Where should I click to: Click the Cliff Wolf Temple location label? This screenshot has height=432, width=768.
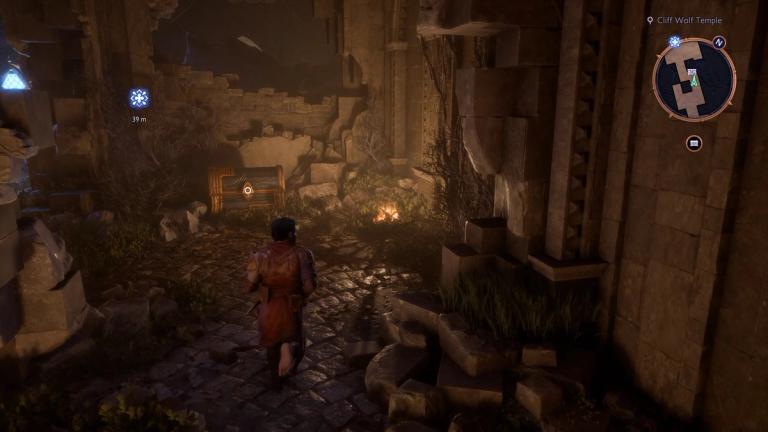click(x=689, y=20)
